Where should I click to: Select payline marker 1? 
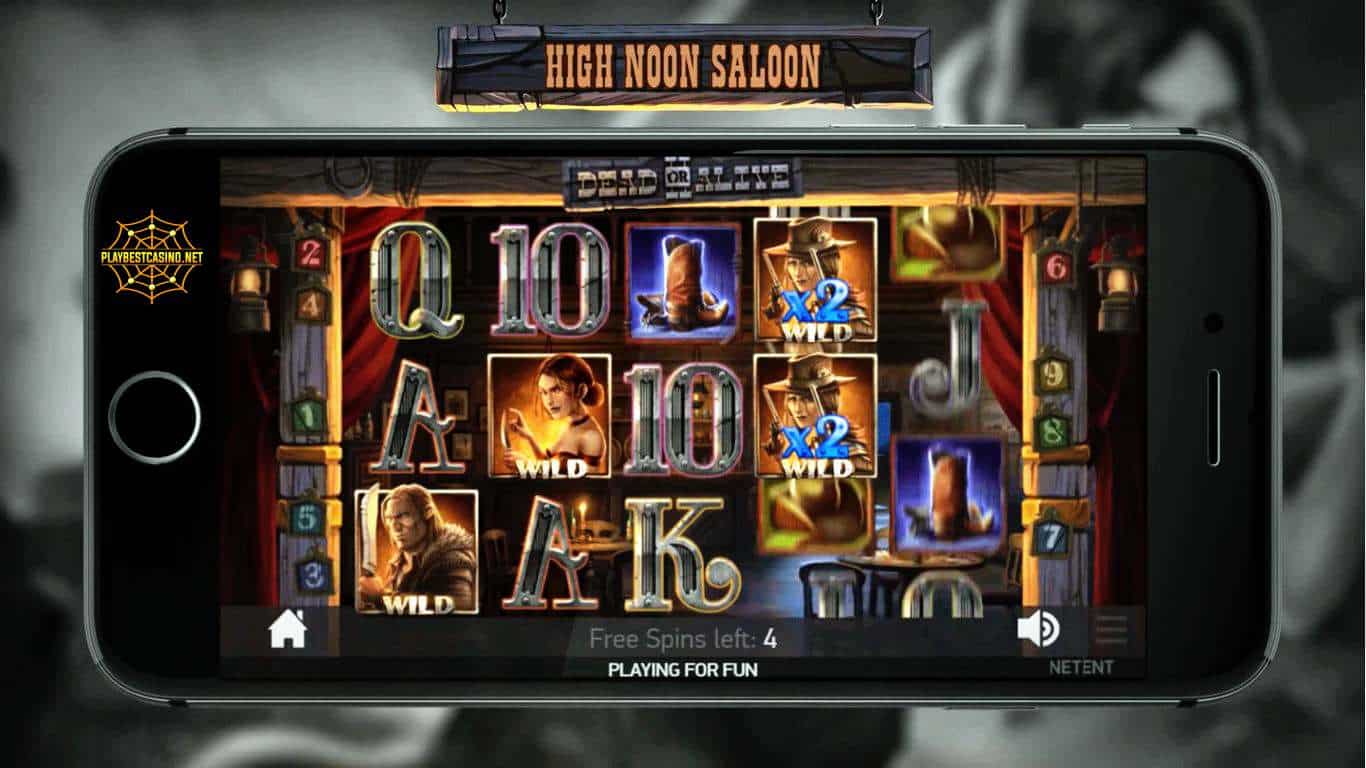tap(309, 415)
